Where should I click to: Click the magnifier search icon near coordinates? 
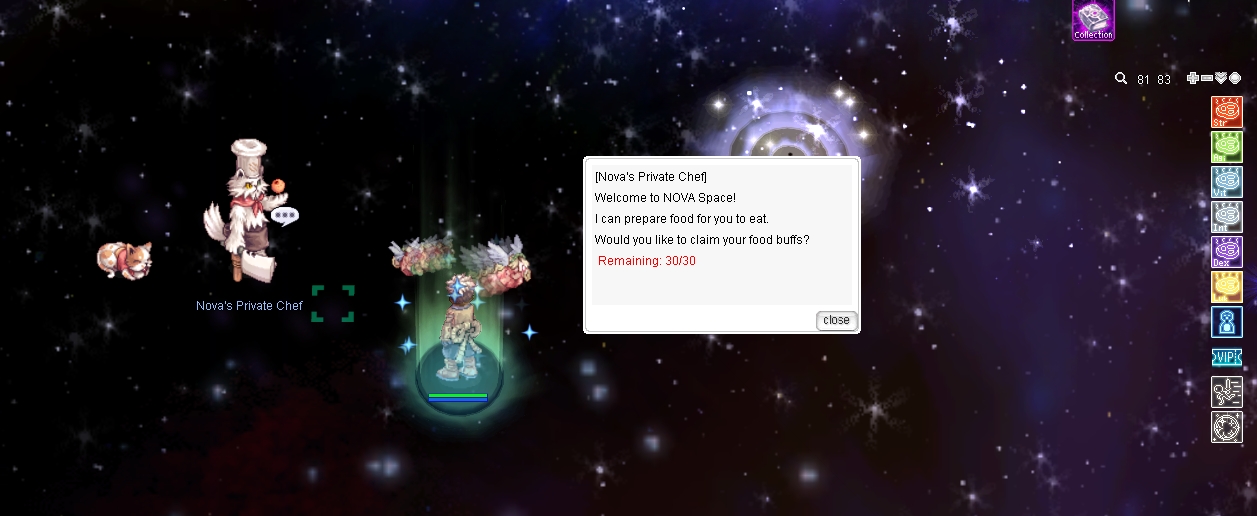click(1122, 79)
